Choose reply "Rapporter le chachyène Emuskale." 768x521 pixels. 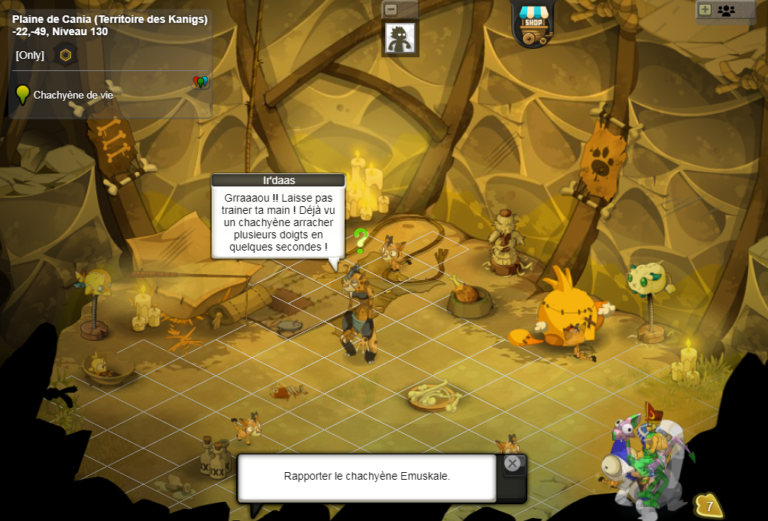[x=367, y=477]
